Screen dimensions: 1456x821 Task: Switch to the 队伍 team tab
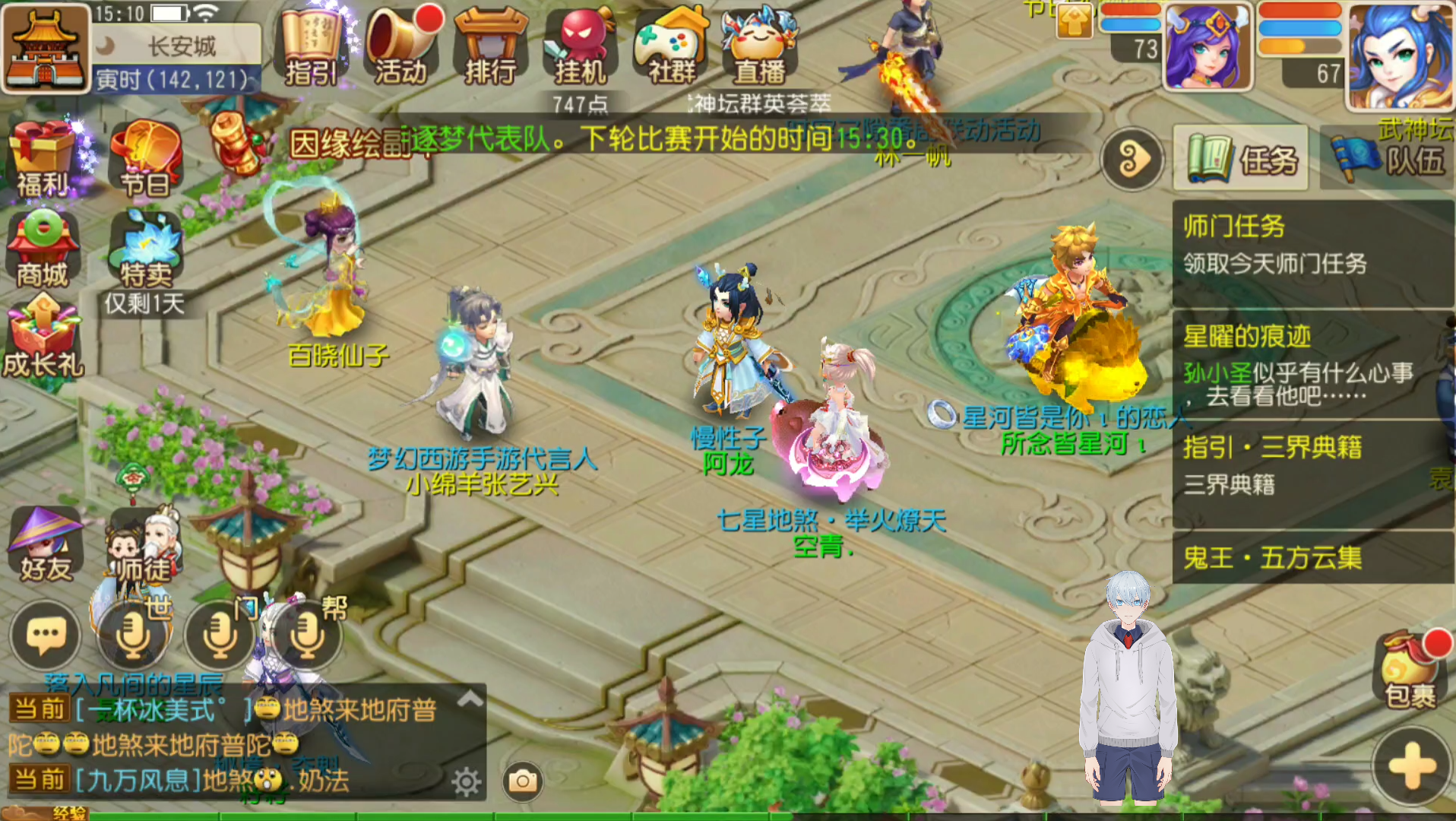coord(1388,159)
